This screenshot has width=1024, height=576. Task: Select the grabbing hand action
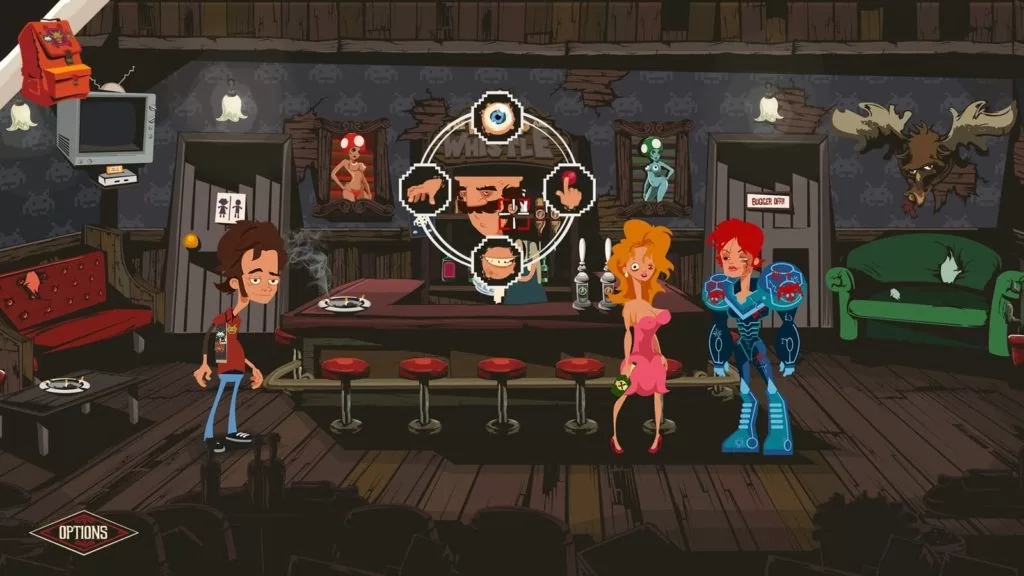pos(424,187)
